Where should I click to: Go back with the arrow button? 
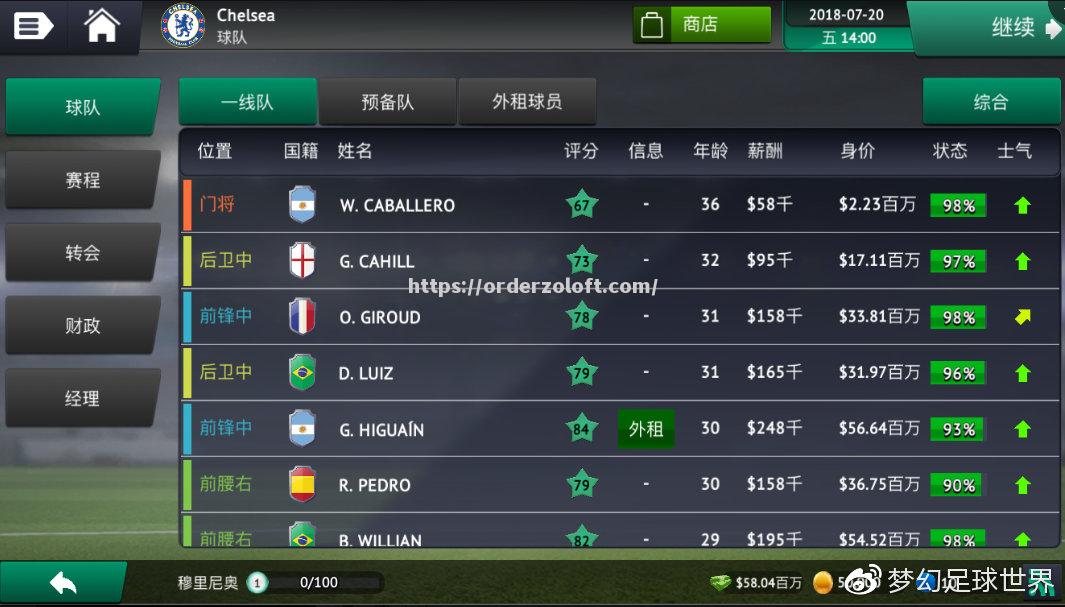[63, 582]
